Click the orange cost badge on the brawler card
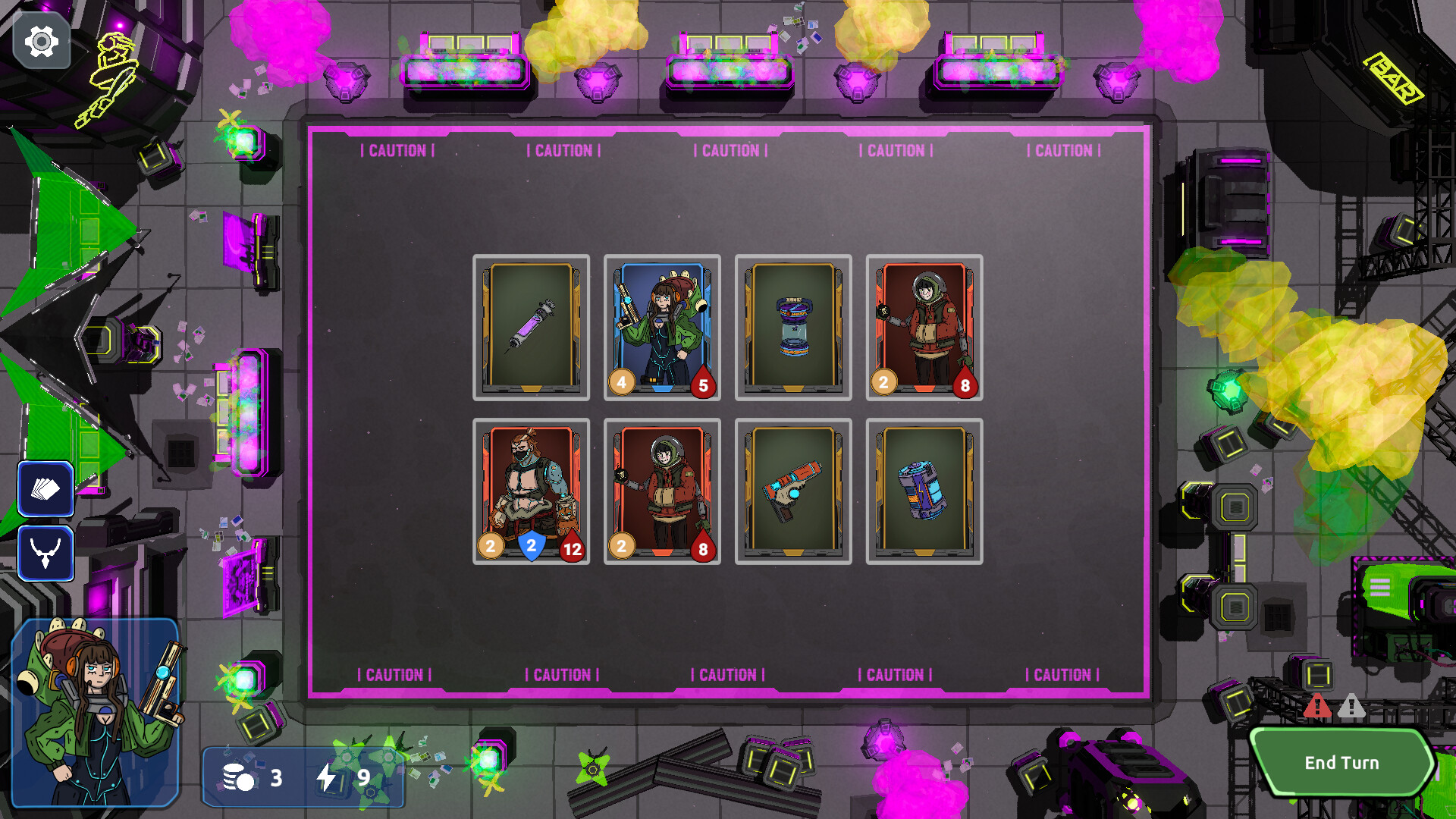 (x=490, y=545)
